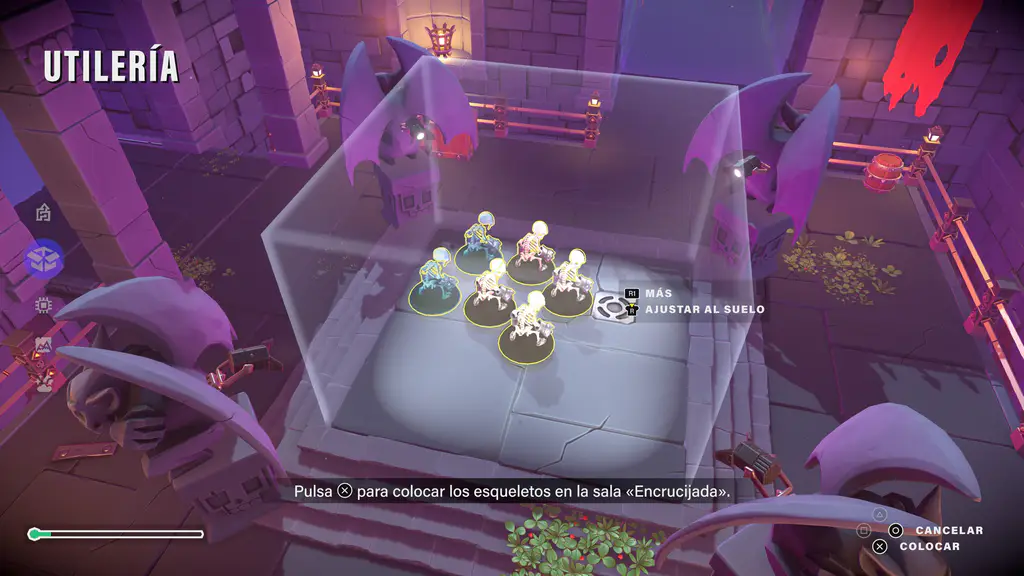
Task: Open the landscape picture category icon
Action: [x=43, y=346]
